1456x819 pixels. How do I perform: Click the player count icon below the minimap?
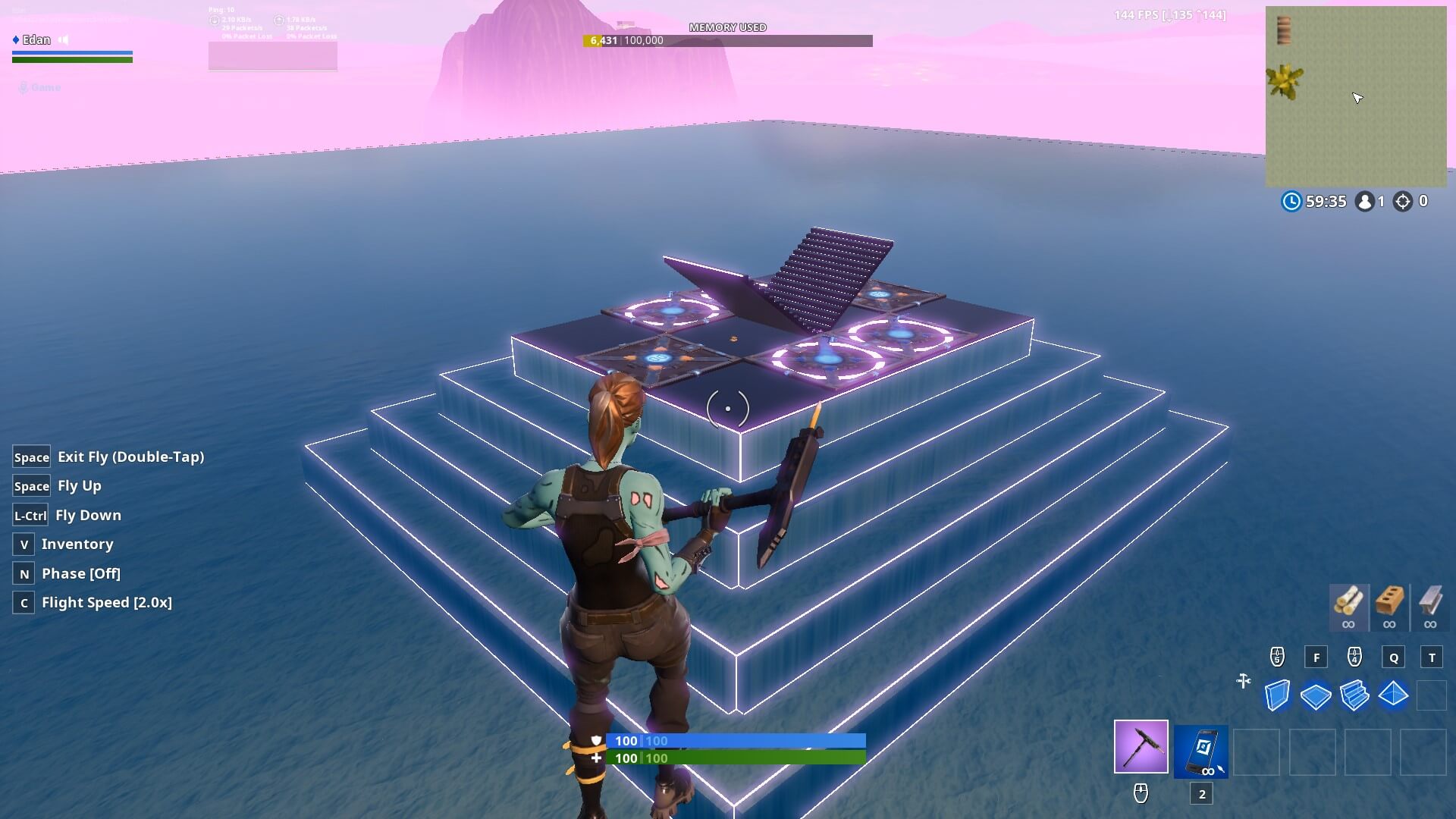point(1363,201)
